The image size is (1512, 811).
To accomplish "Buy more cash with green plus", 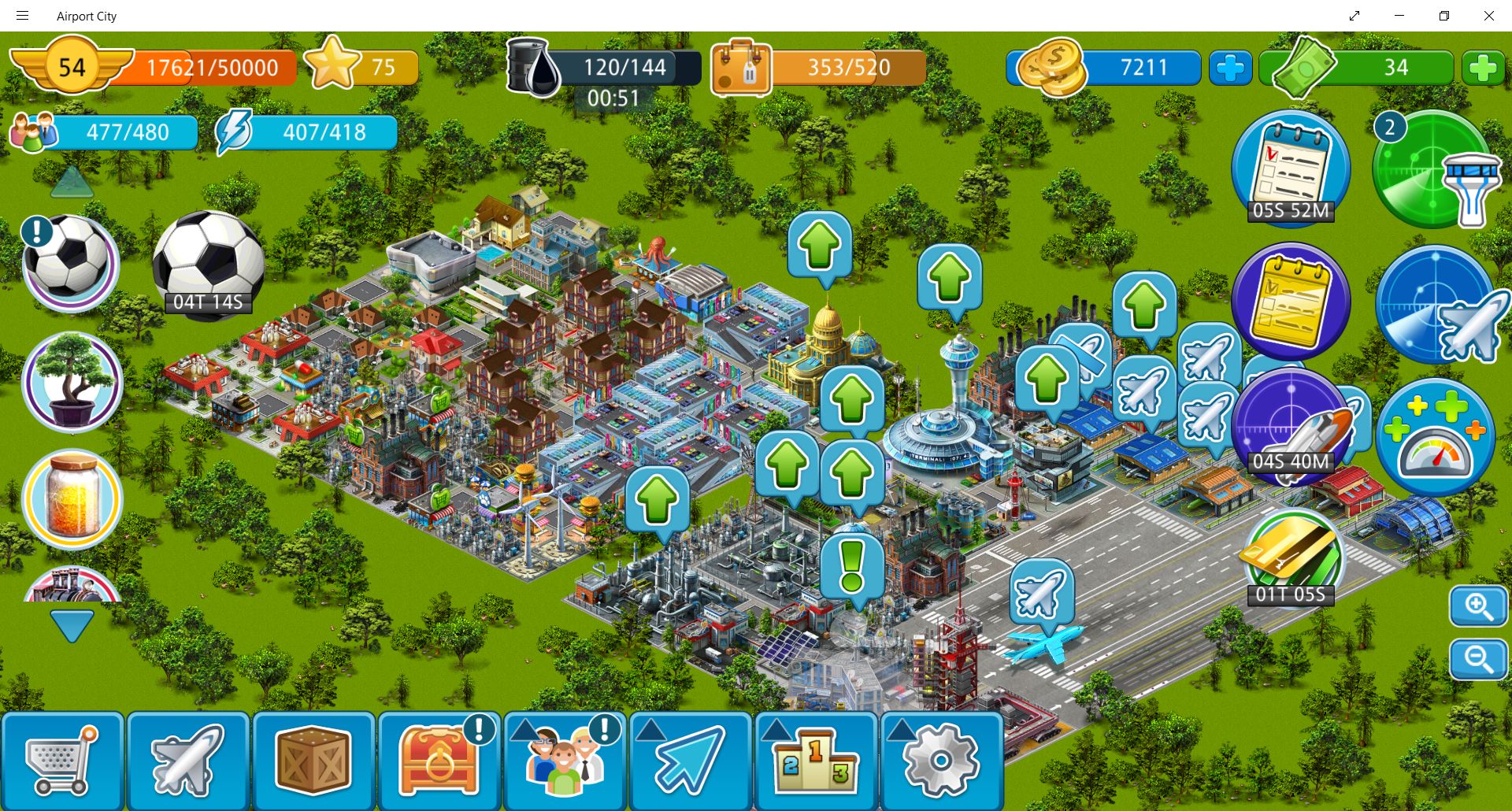I will (1482, 68).
